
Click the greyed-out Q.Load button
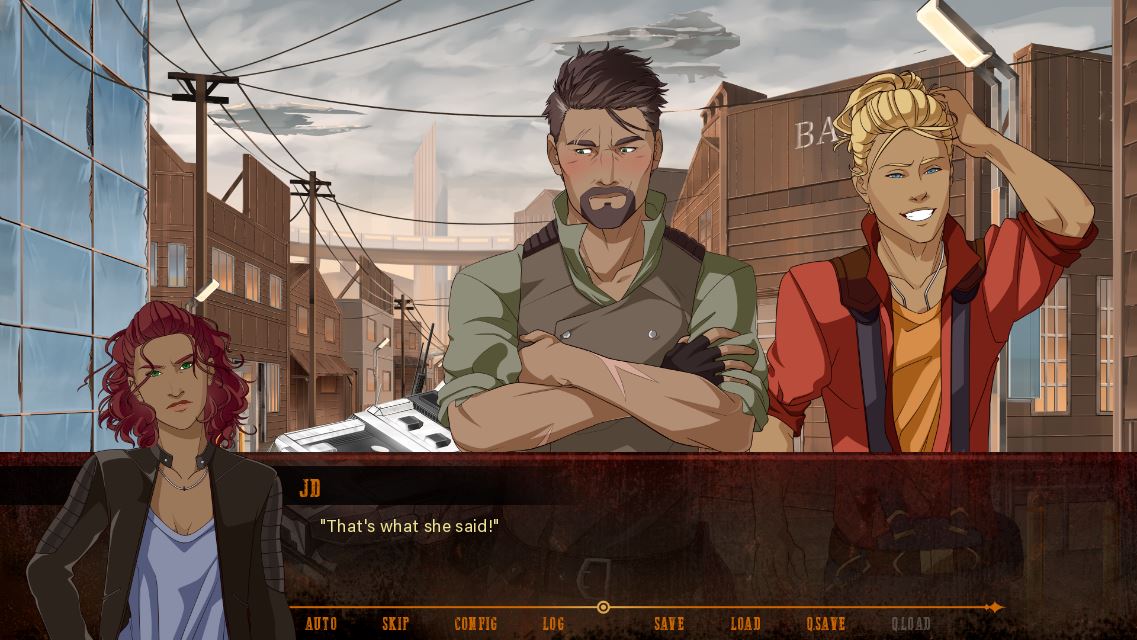(911, 624)
